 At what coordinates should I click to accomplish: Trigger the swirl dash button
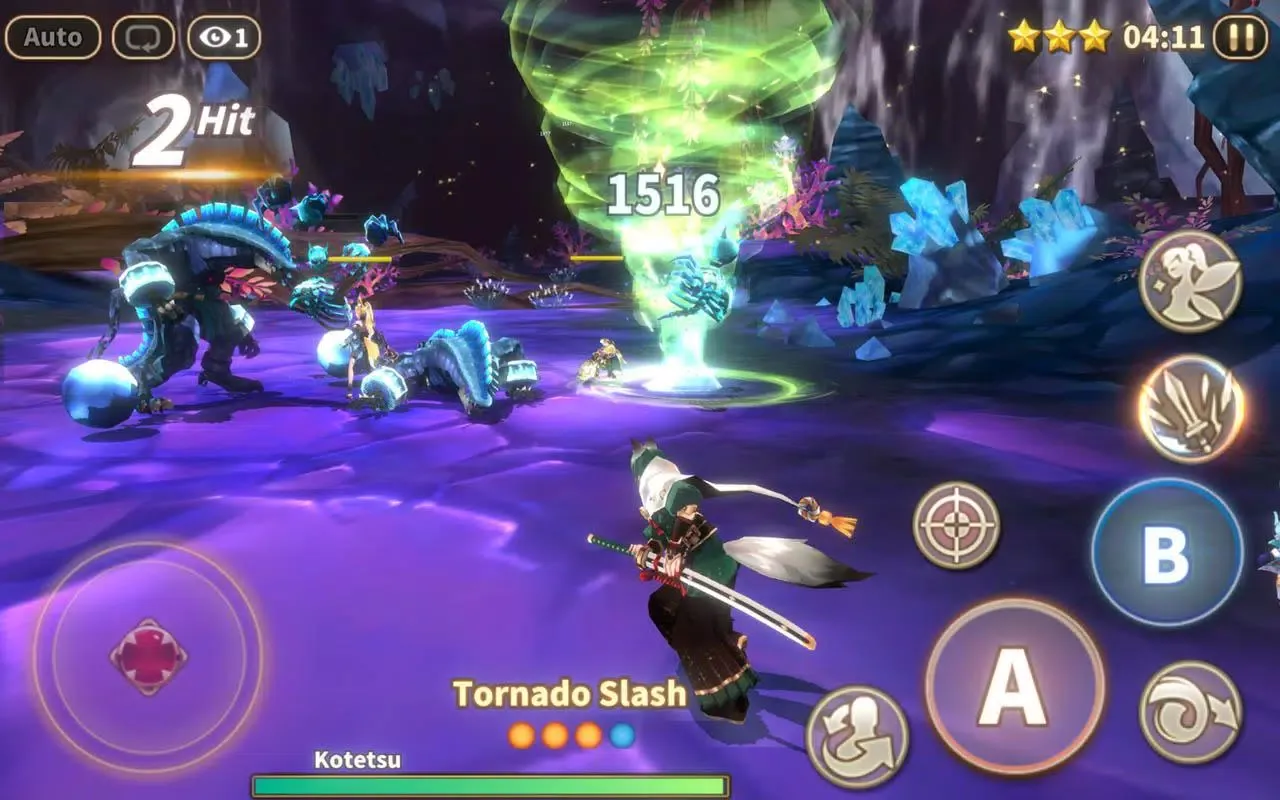(1190, 711)
